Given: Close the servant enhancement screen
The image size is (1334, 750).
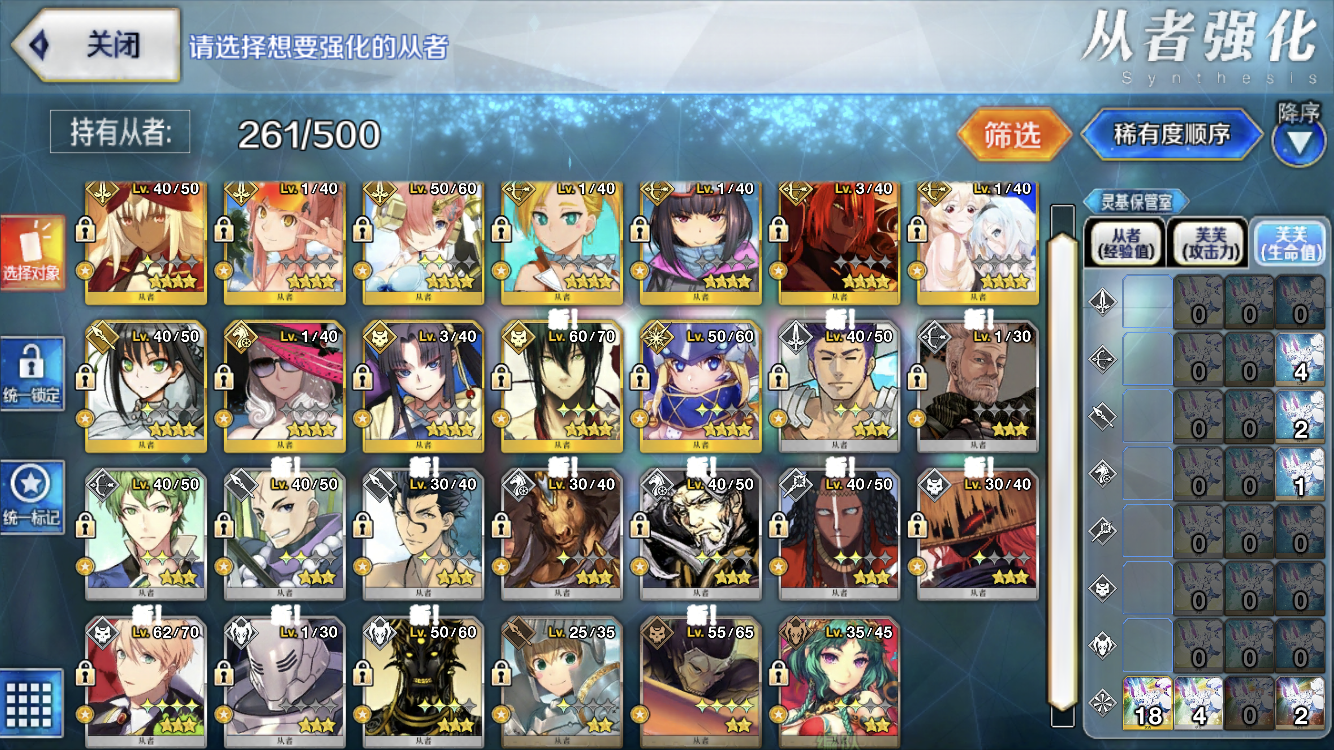Looking at the screenshot, I should (95, 45).
